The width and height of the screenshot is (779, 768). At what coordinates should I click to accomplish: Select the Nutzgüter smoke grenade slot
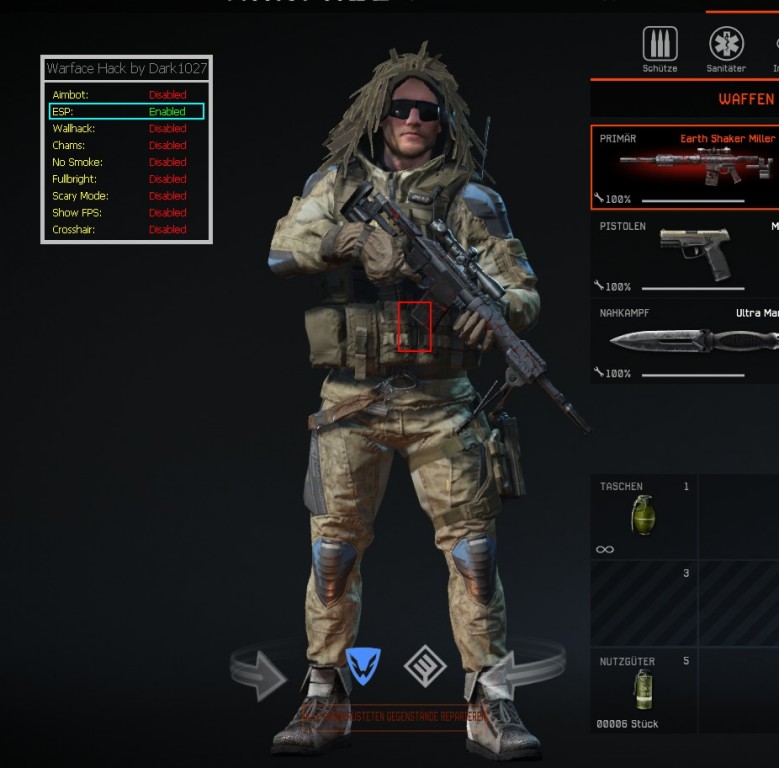click(x=643, y=690)
